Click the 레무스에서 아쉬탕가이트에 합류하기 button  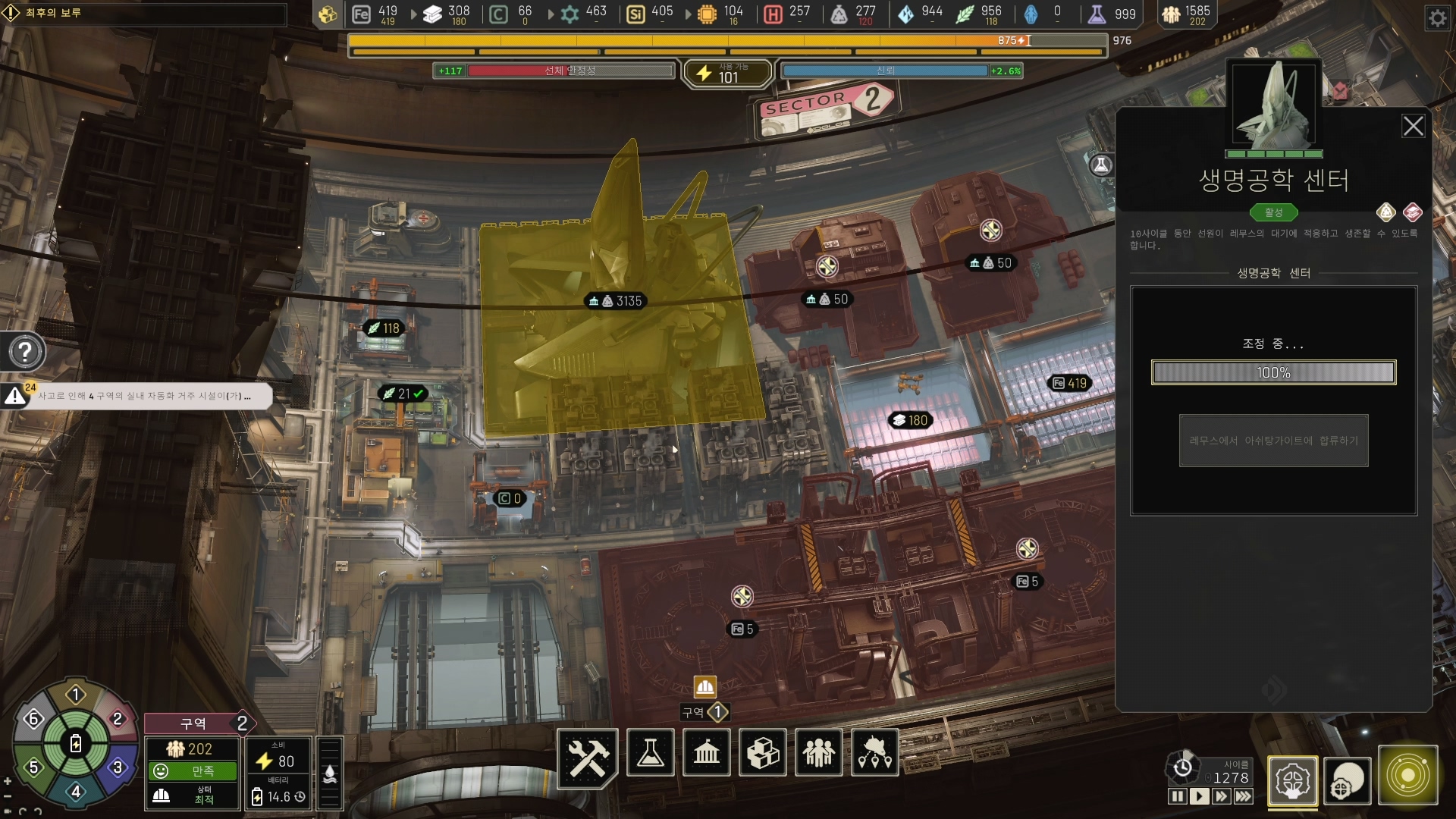[1273, 441]
